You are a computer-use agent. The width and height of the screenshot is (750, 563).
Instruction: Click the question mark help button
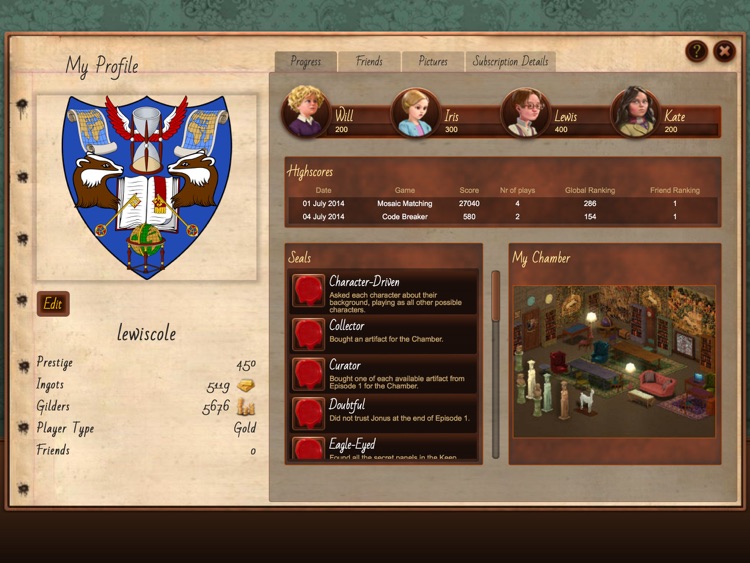click(697, 52)
